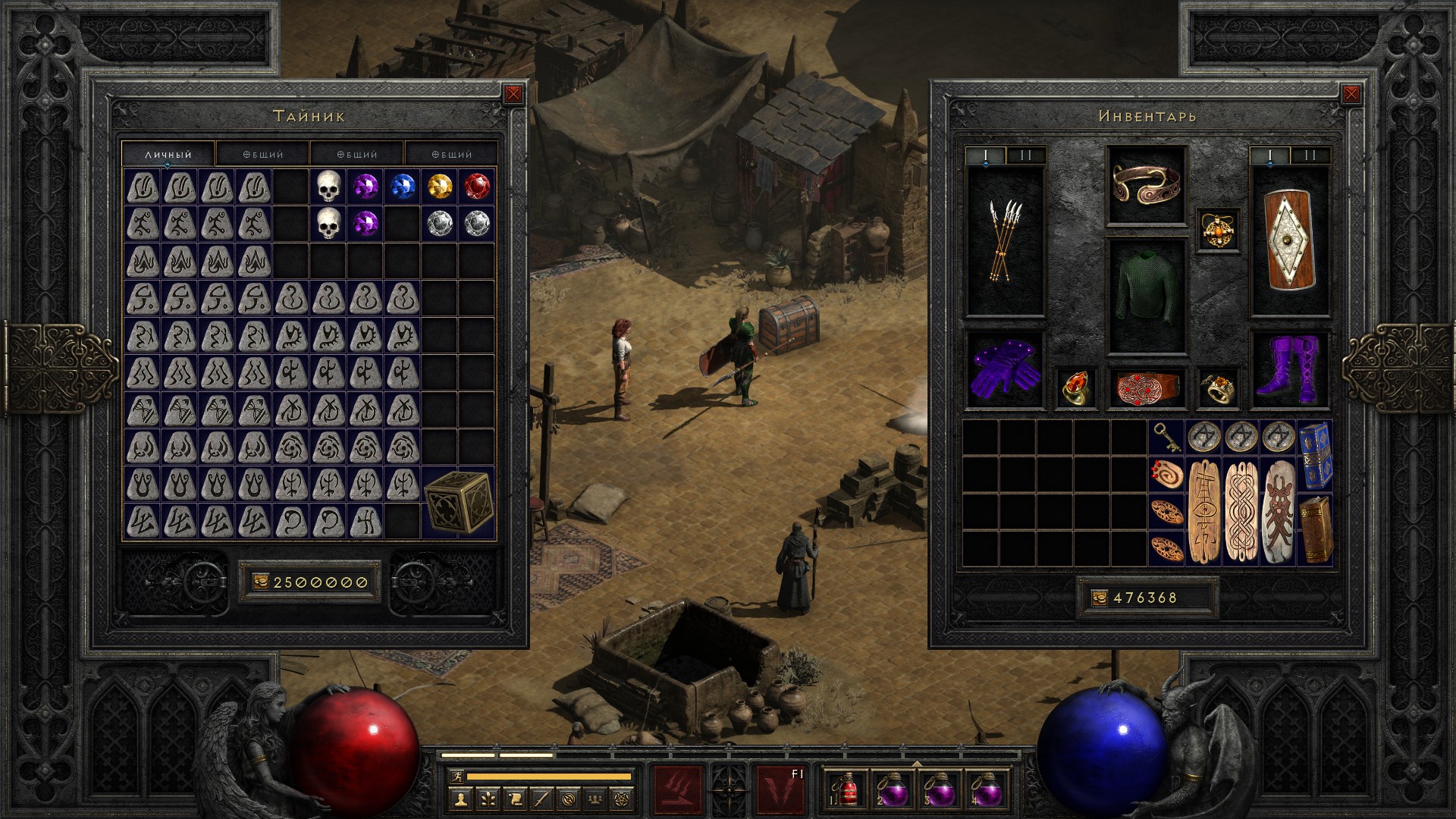The height and width of the screenshot is (819, 1456).
Task: Select the blue tome in inventory
Action: click(x=1314, y=455)
